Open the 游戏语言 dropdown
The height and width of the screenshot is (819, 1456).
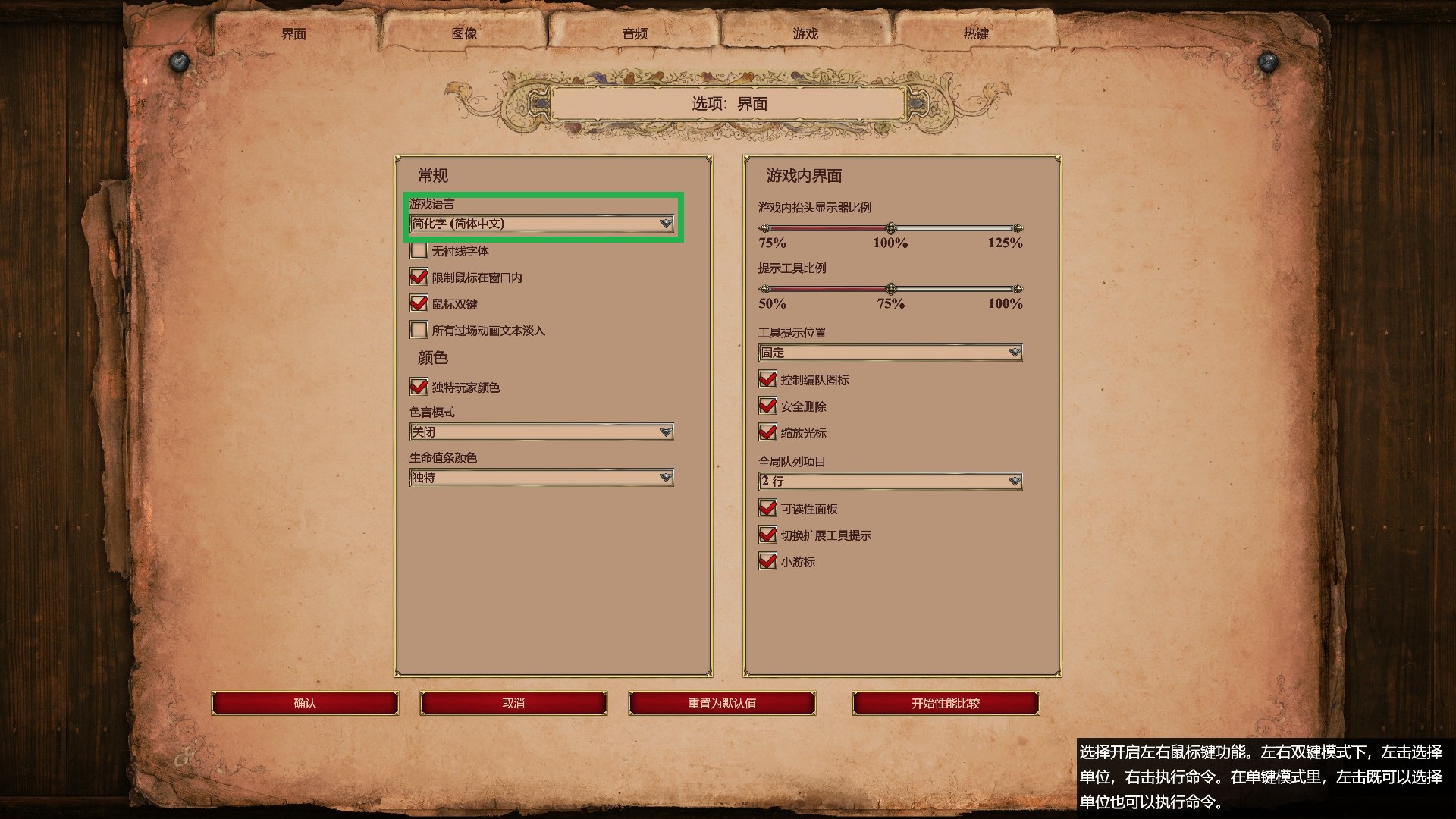[541, 224]
